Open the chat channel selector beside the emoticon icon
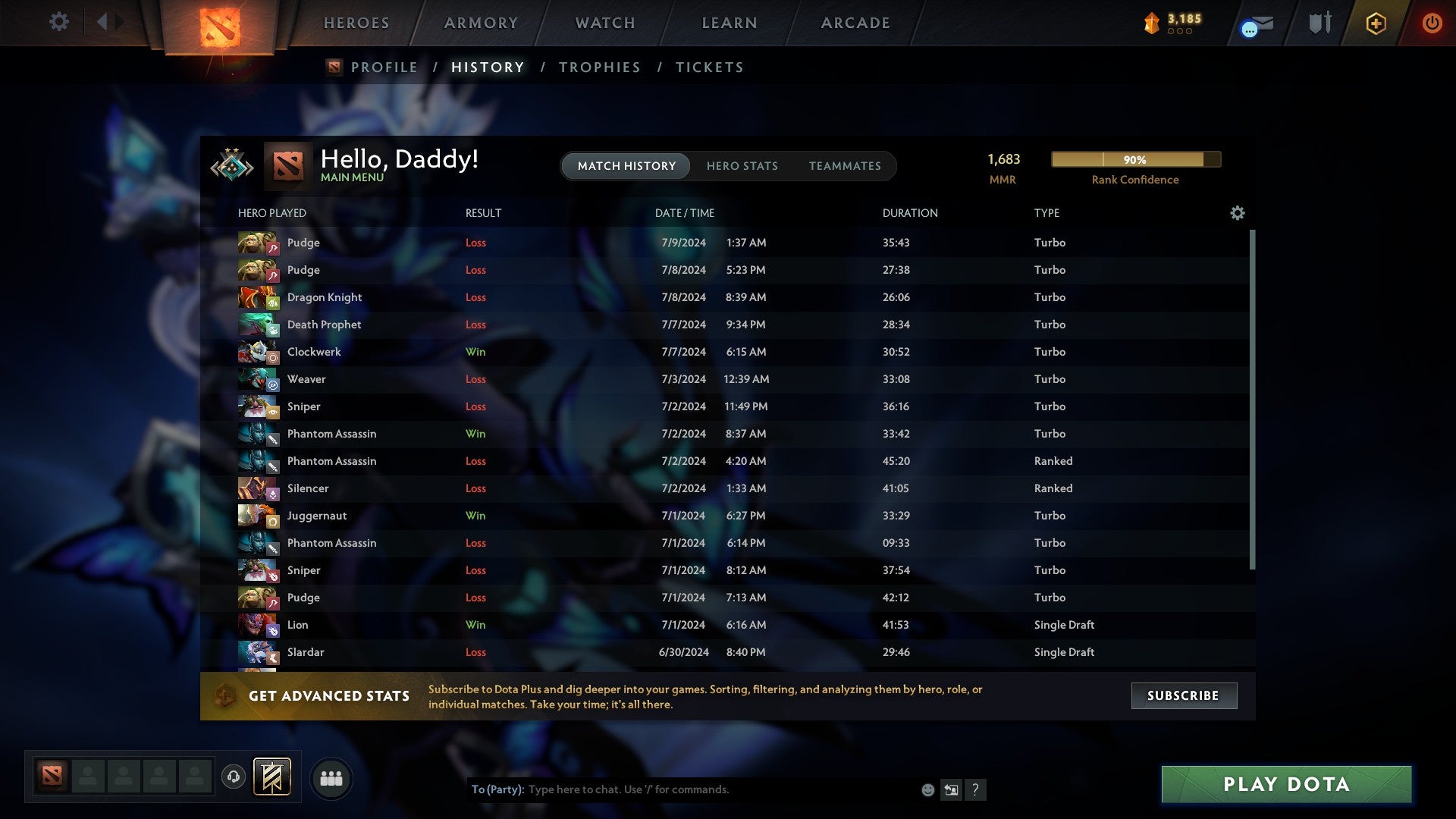The width and height of the screenshot is (1456, 819). (x=952, y=789)
